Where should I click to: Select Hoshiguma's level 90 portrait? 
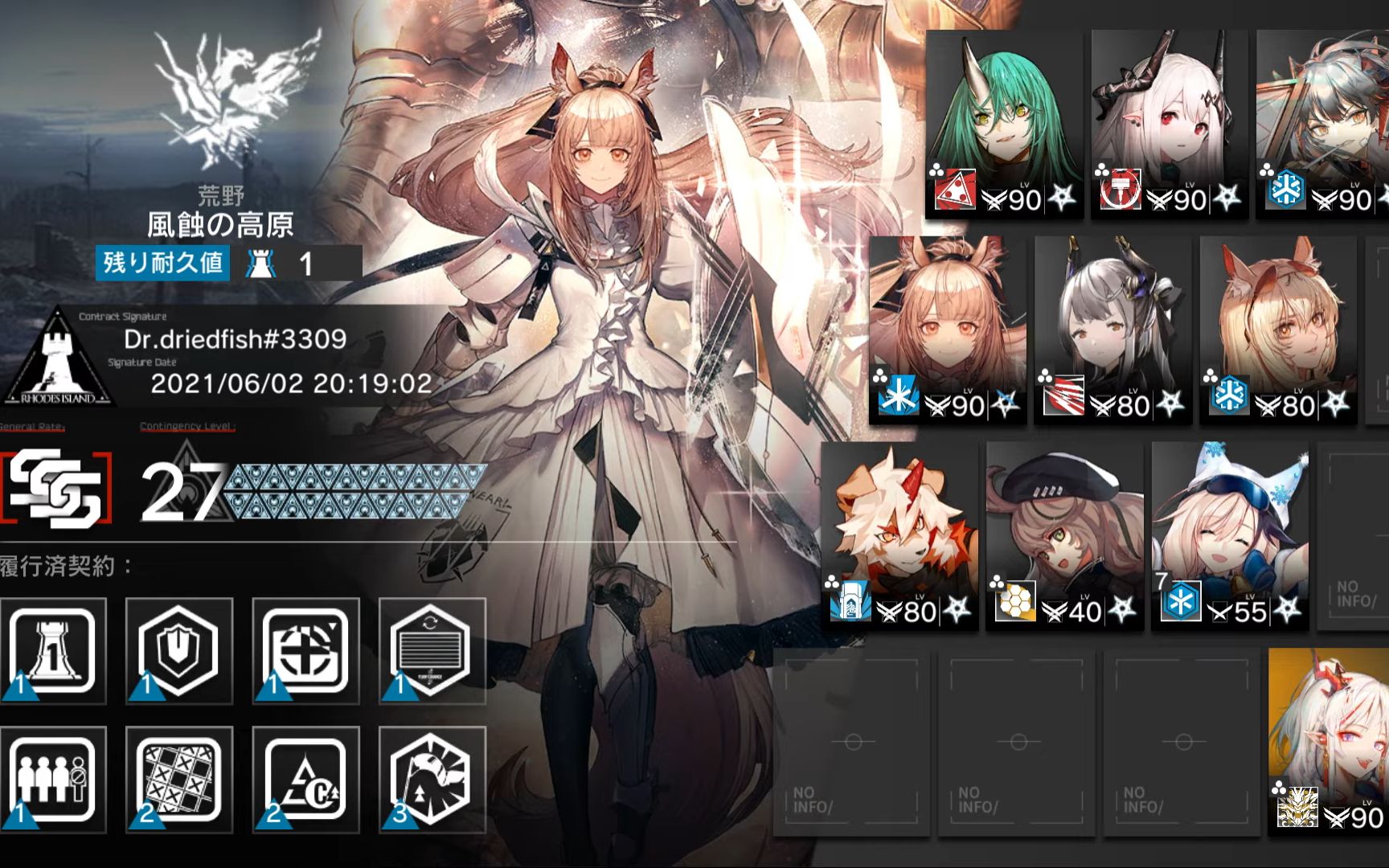(x=1004, y=125)
